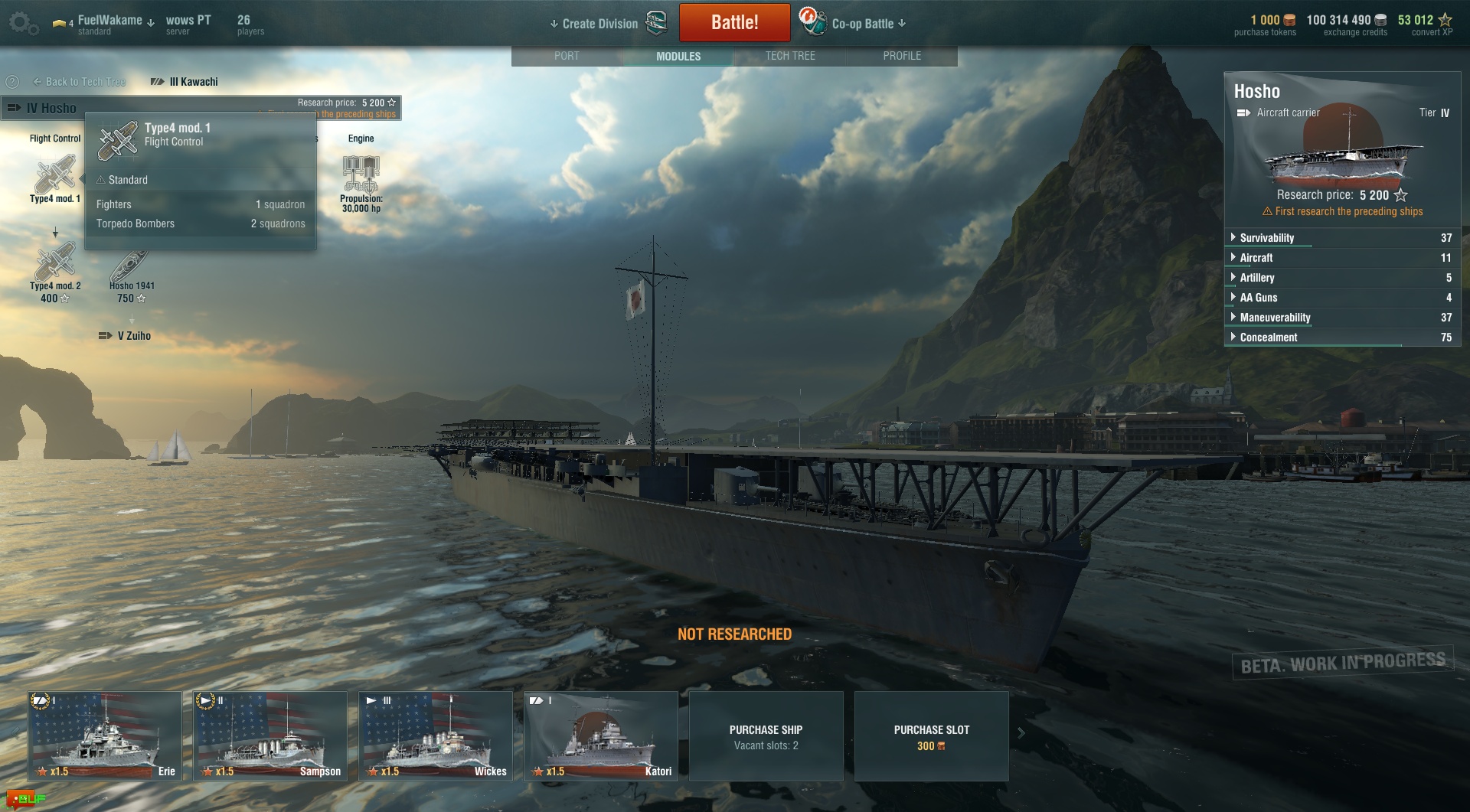1470x812 pixels.
Task: Select the Hosho 1941 hull module
Action: pyautogui.click(x=131, y=265)
